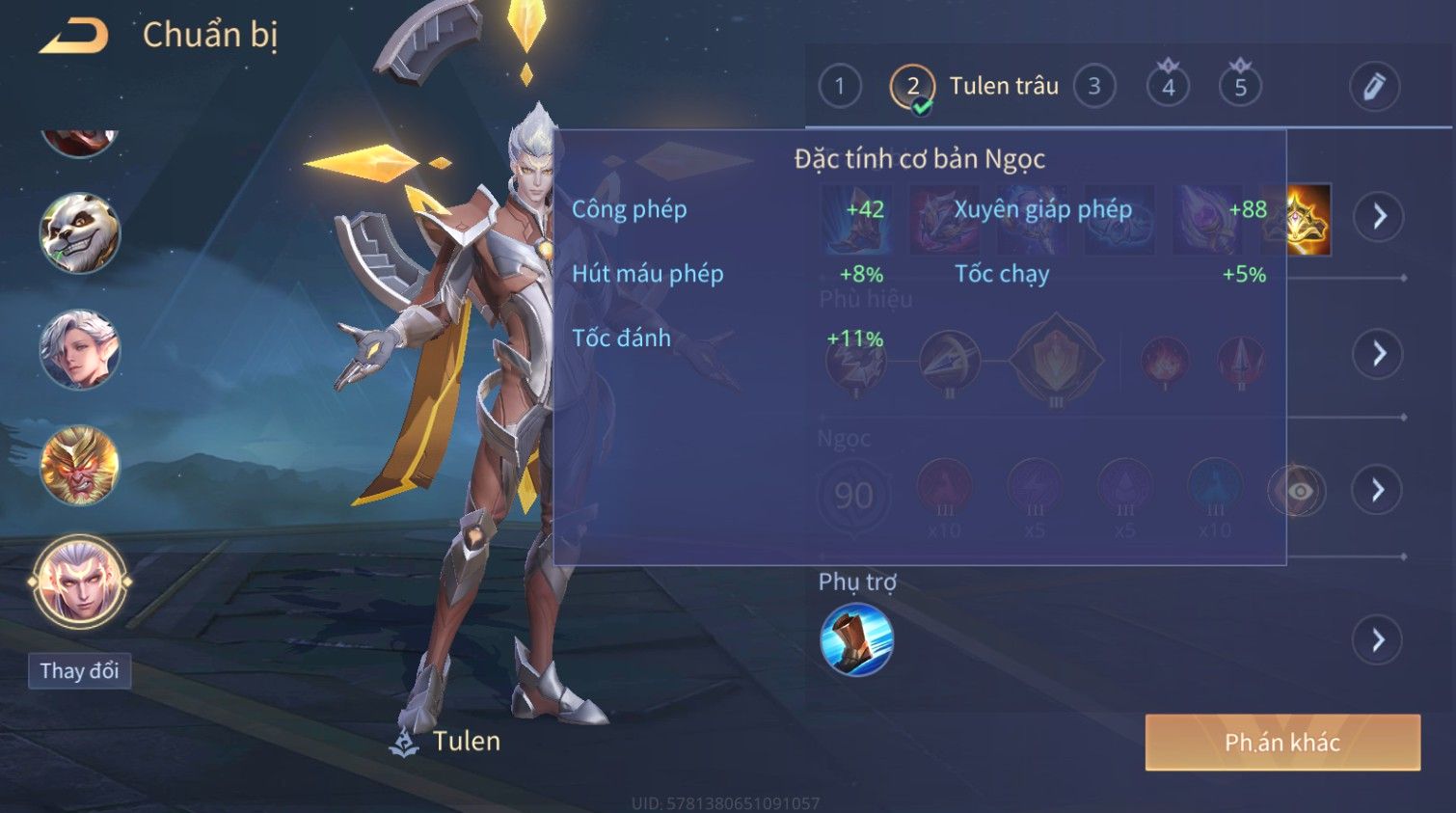Viewport: 1456px width, 813px height.
Task: Click the Ph.án khác button
Action: [1282, 742]
